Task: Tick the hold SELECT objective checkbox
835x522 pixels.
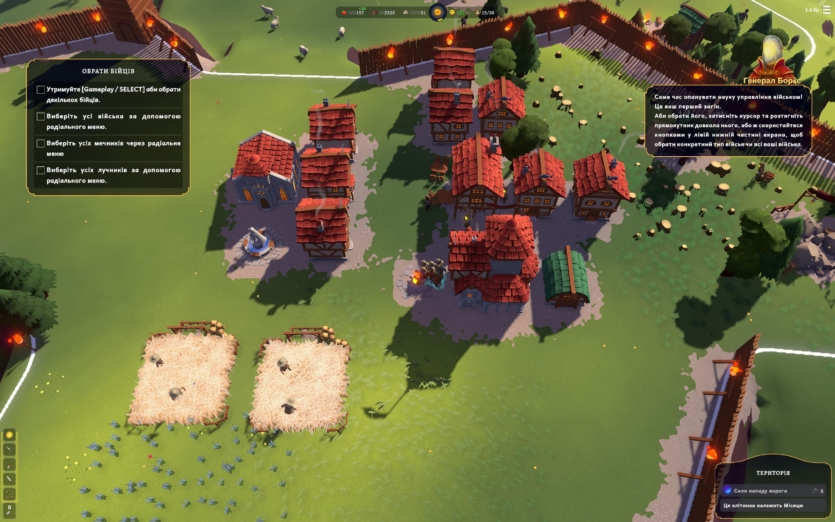Action: (x=41, y=89)
